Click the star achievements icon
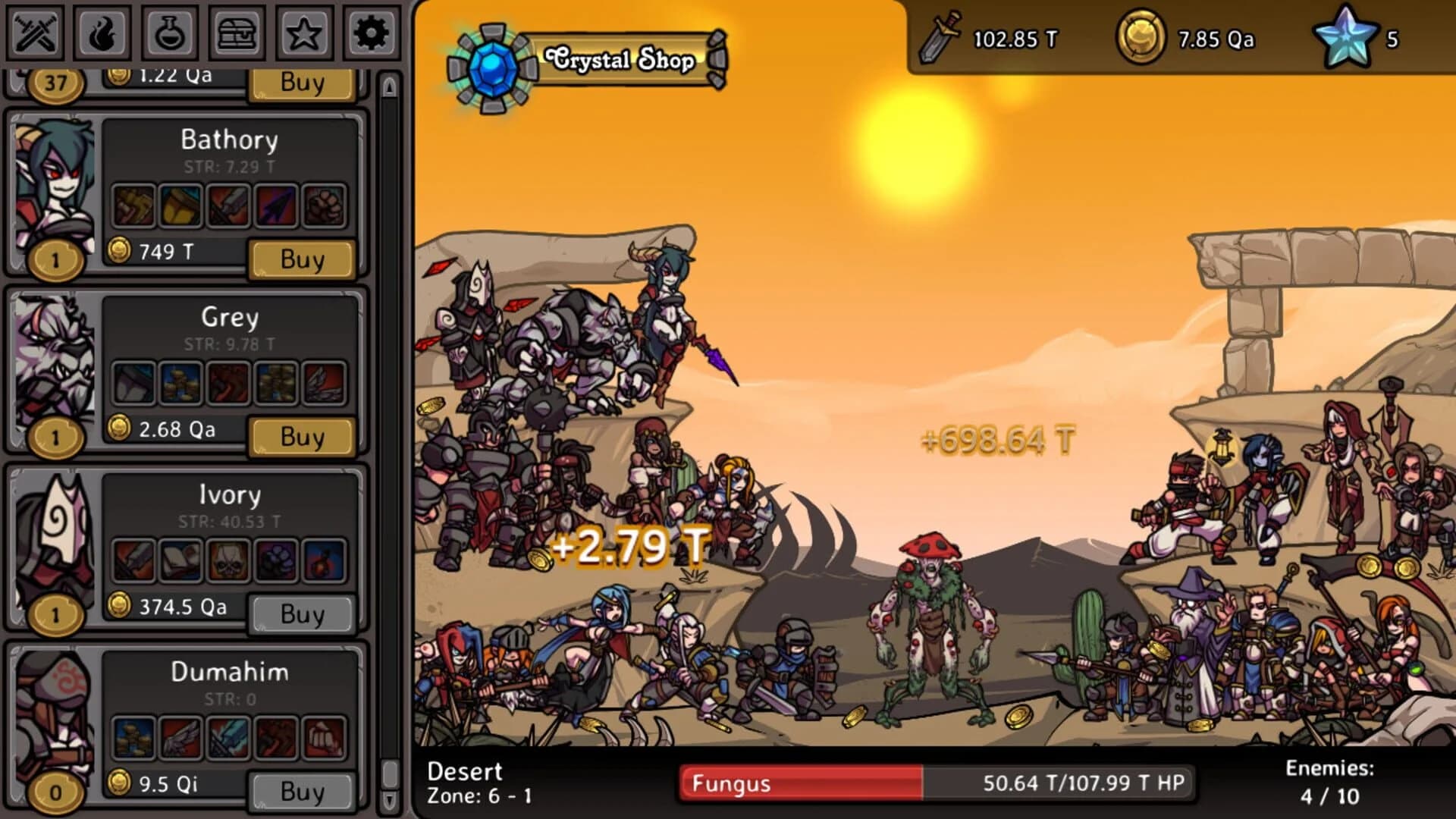This screenshot has height=819, width=1456. point(303,34)
